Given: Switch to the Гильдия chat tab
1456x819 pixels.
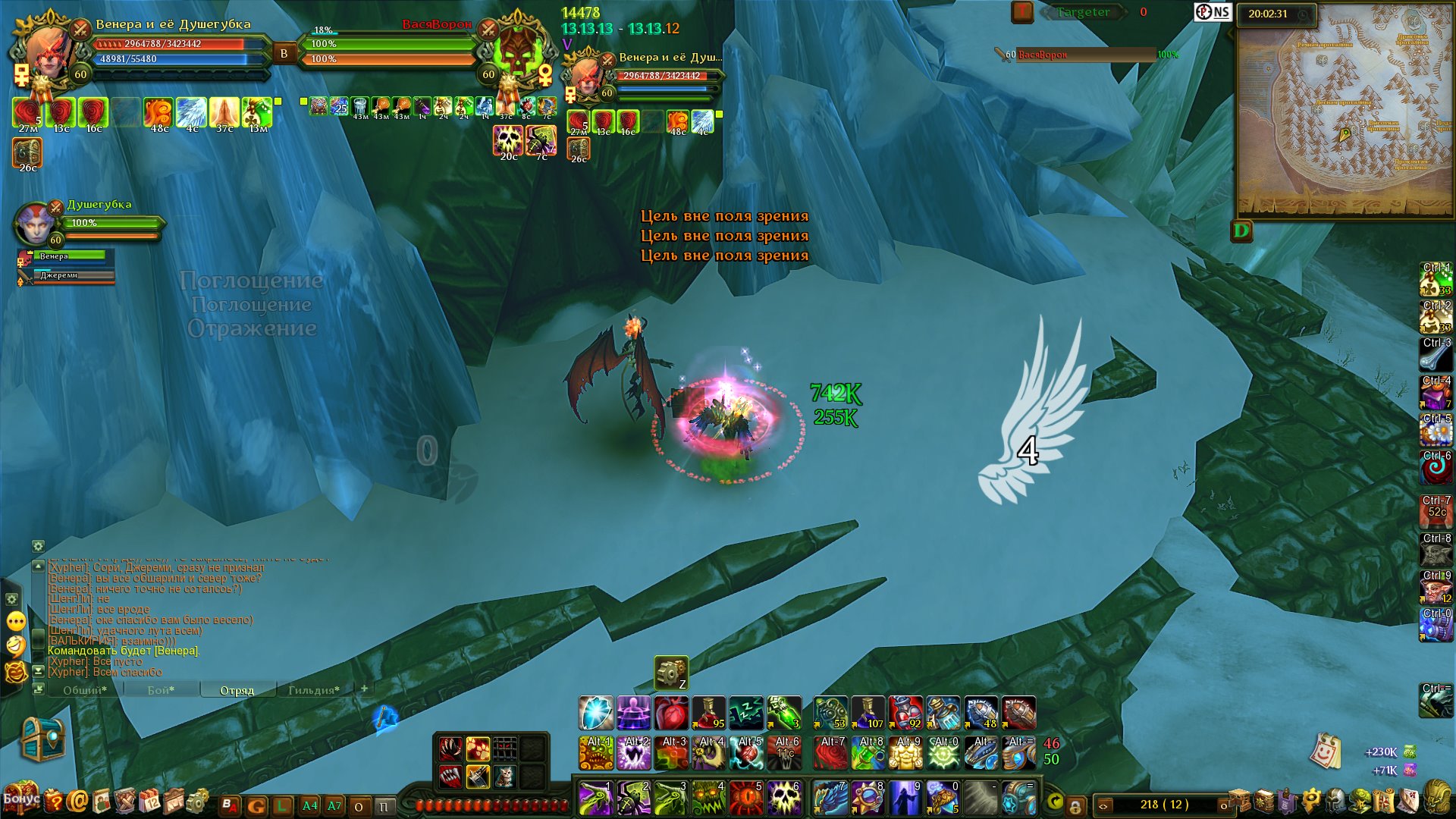Looking at the screenshot, I should point(313,690).
